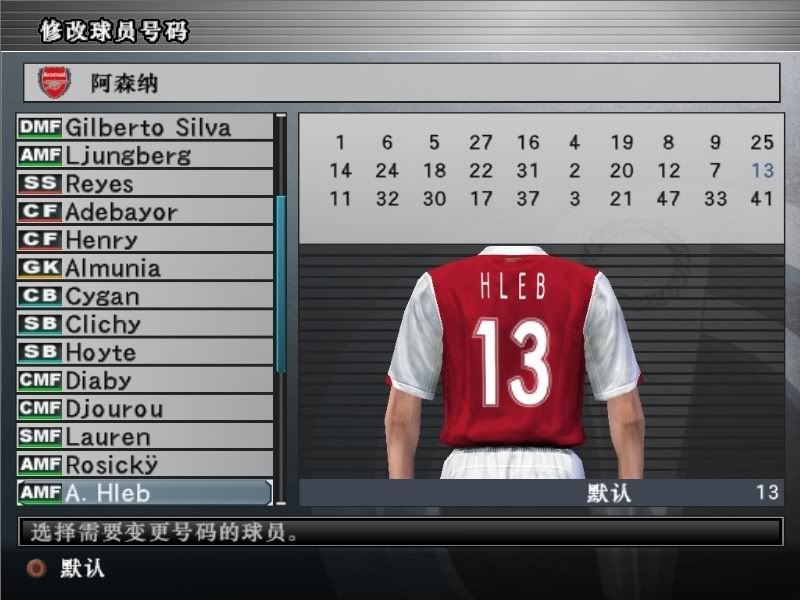Choose Ljungberg in the squad list
The width and height of the screenshot is (800, 600).
tap(146, 155)
